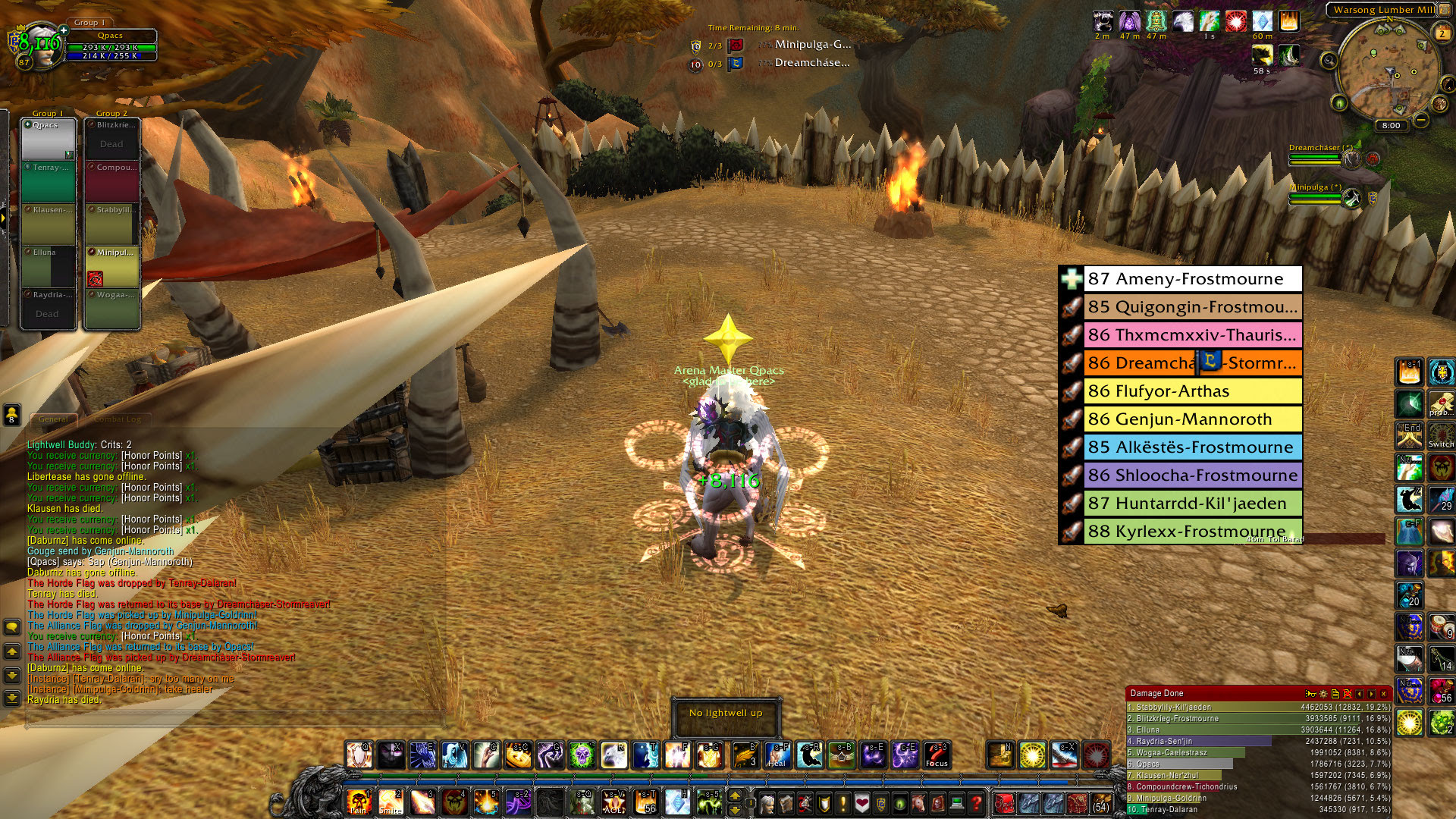Click the drums item icon with count 9
This screenshot has width=1456, height=819.
pyautogui.click(x=1441, y=626)
